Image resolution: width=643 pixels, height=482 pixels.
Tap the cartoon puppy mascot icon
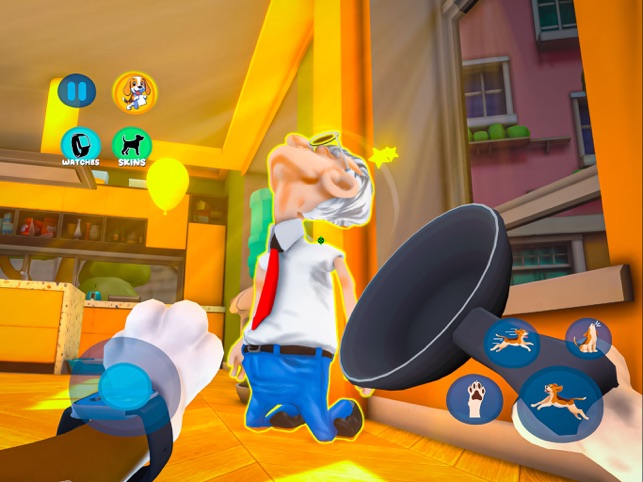pos(134,92)
